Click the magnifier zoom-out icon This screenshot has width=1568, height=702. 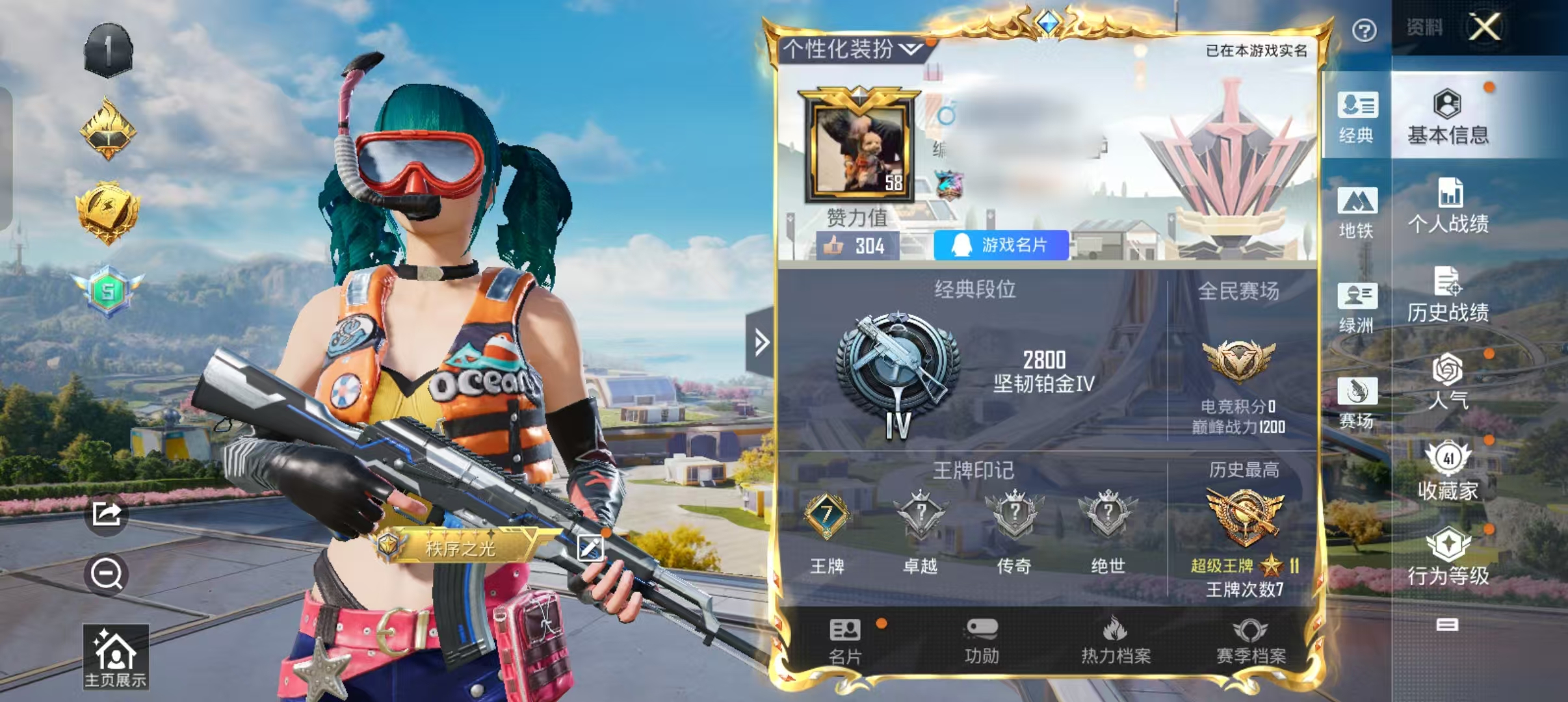point(107,575)
